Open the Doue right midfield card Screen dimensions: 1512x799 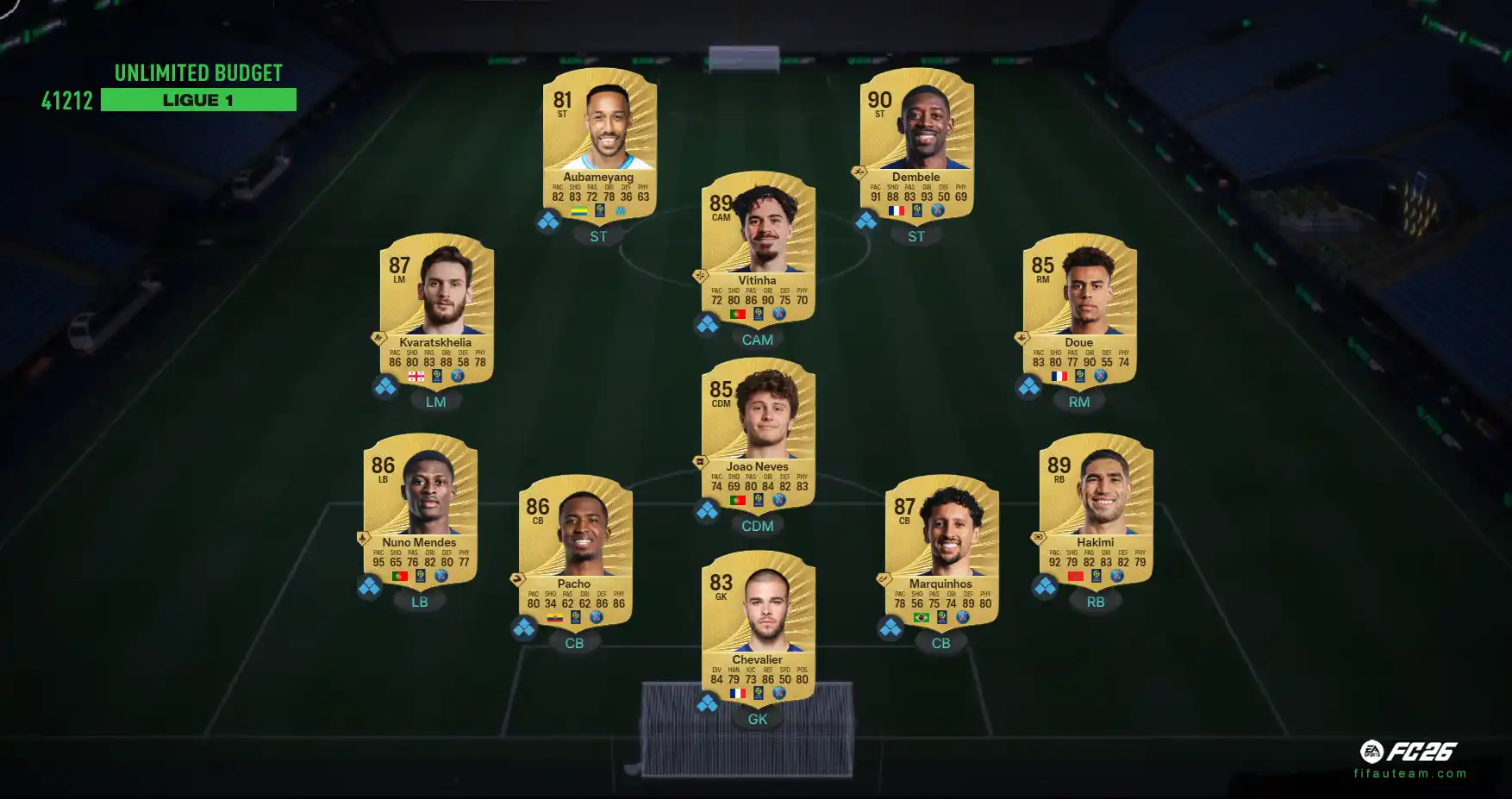tap(1079, 308)
